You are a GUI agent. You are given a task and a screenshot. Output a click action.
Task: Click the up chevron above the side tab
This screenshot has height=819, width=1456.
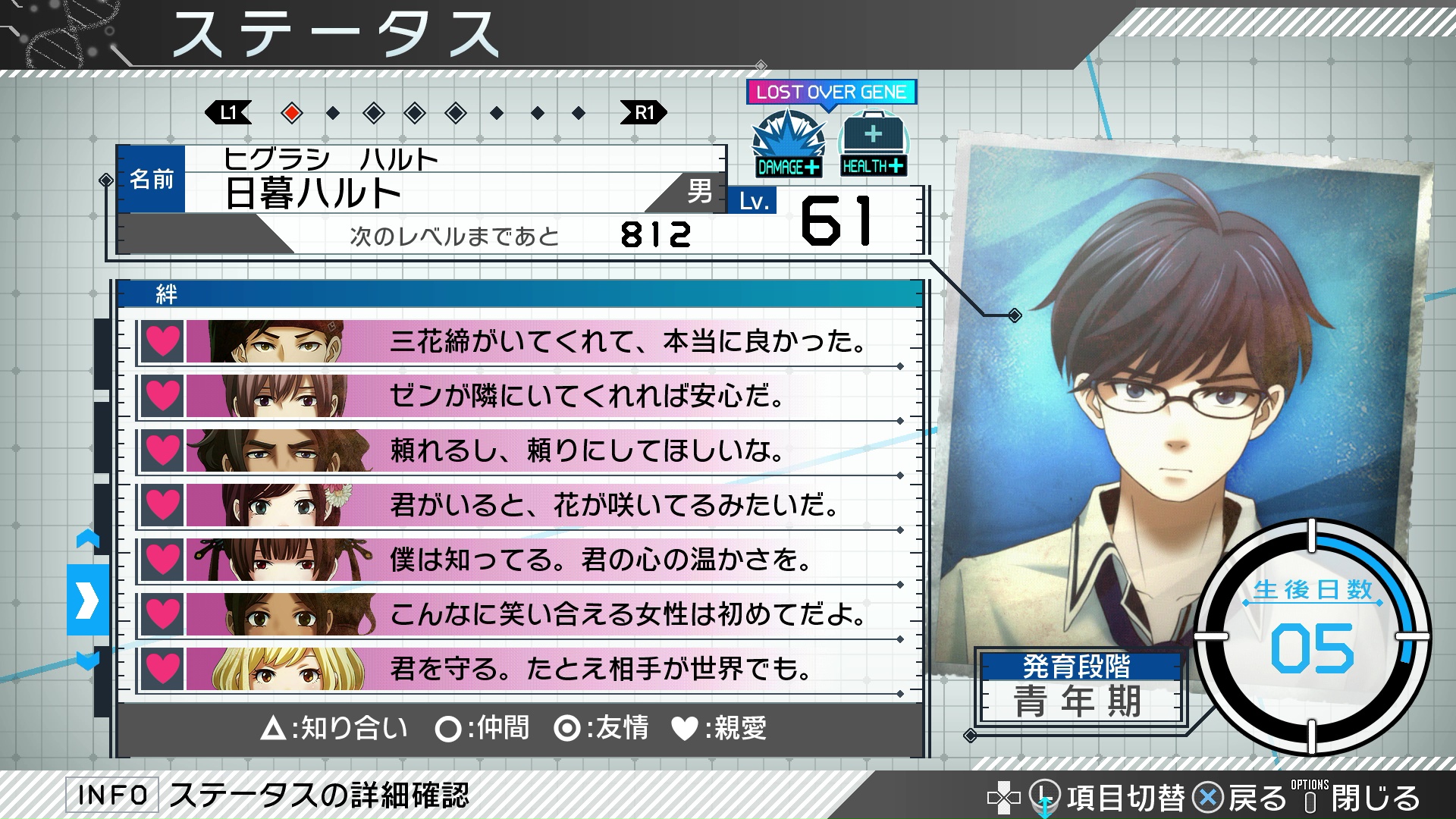point(88,539)
